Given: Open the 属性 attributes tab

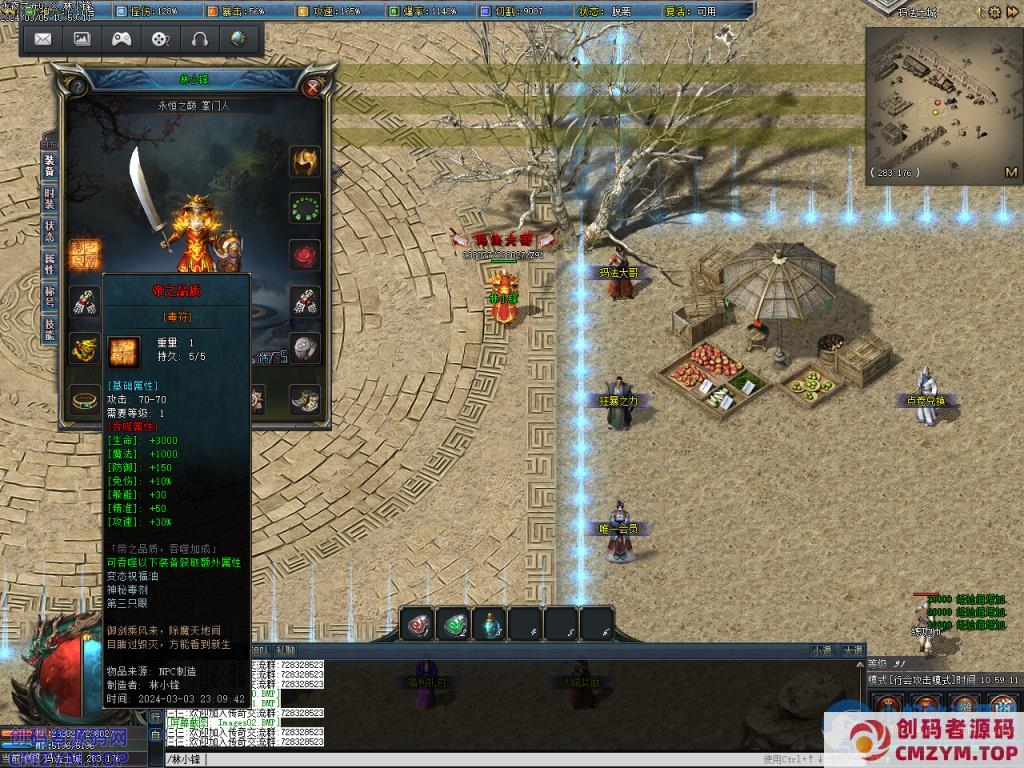Looking at the screenshot, I should (x=49, y=263).
